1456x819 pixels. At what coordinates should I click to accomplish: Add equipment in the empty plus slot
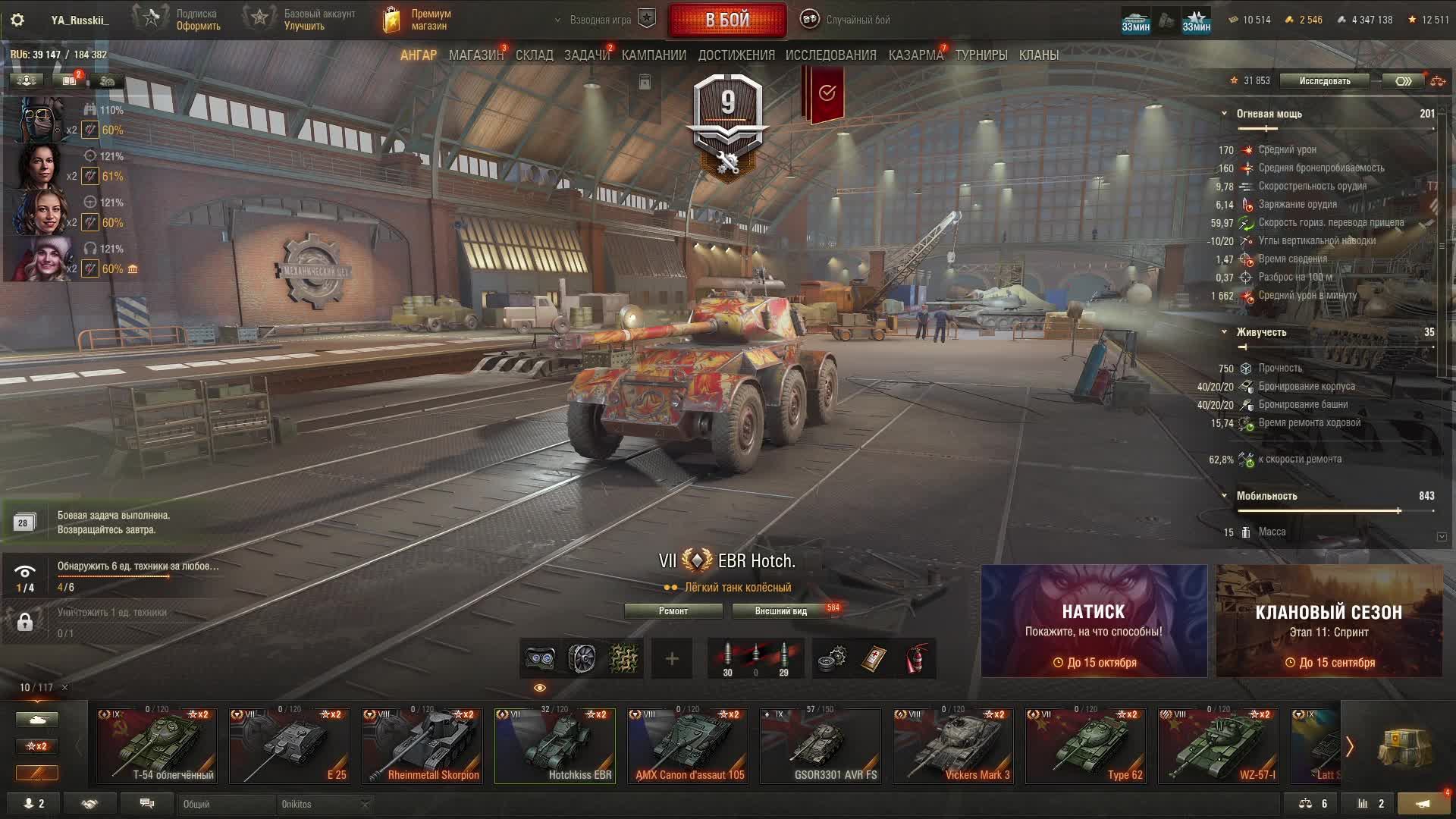tap(672, 659)
